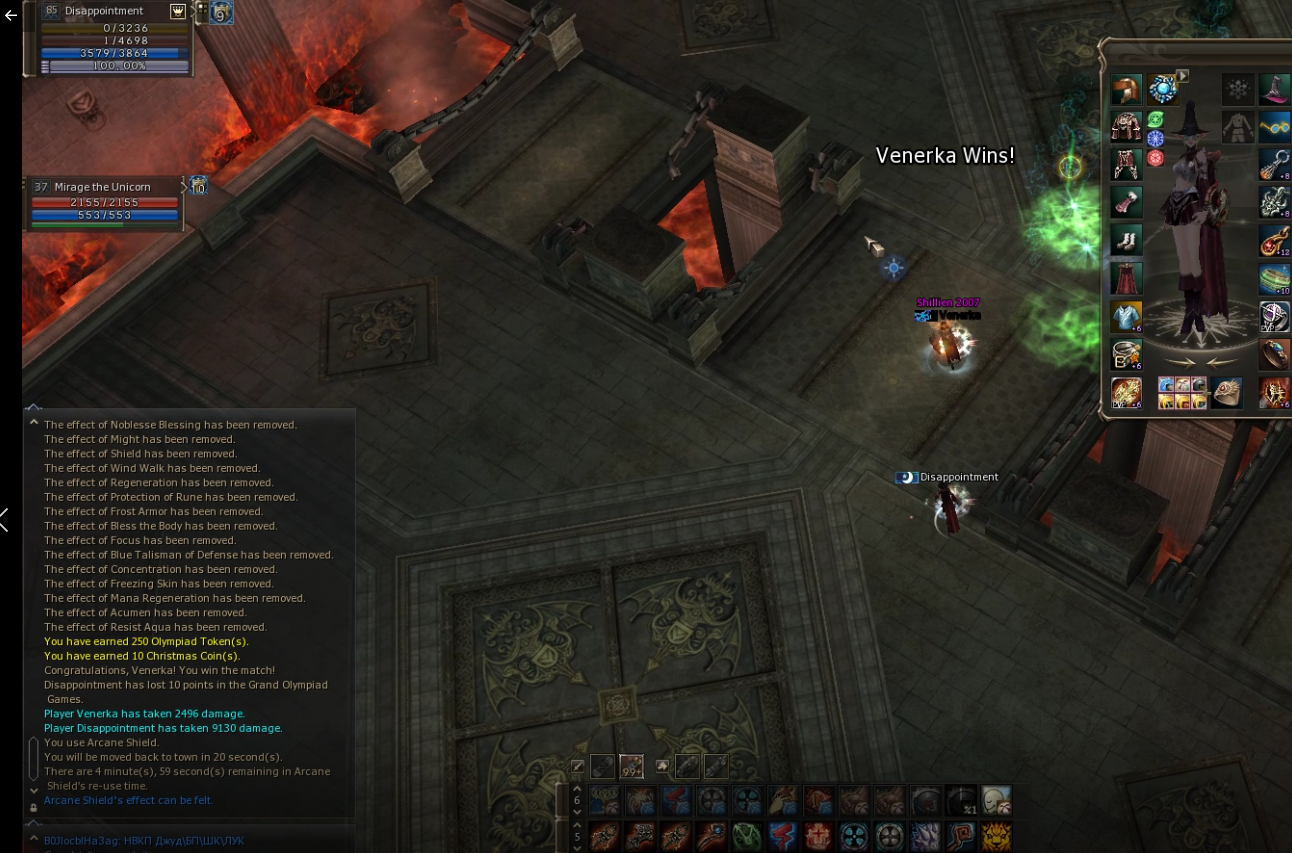Select the red cloak equipment slot

pyautogui.click(x=1127, y=277)
